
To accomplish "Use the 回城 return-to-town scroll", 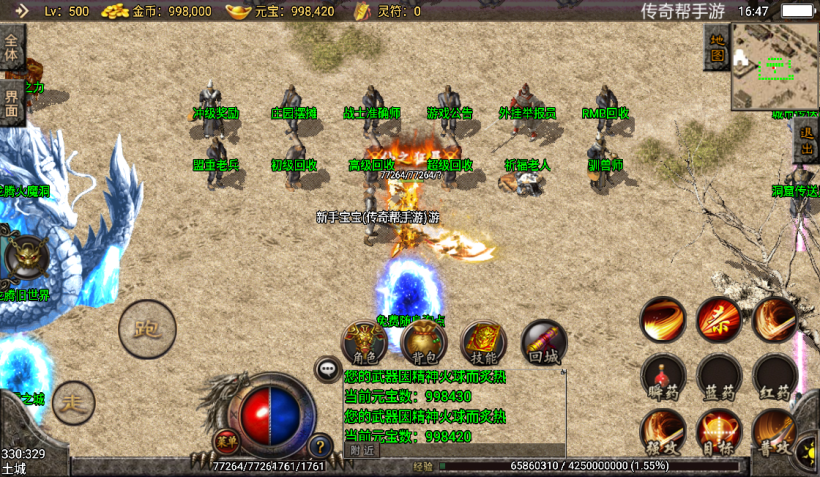I will (x=543, y=343).
